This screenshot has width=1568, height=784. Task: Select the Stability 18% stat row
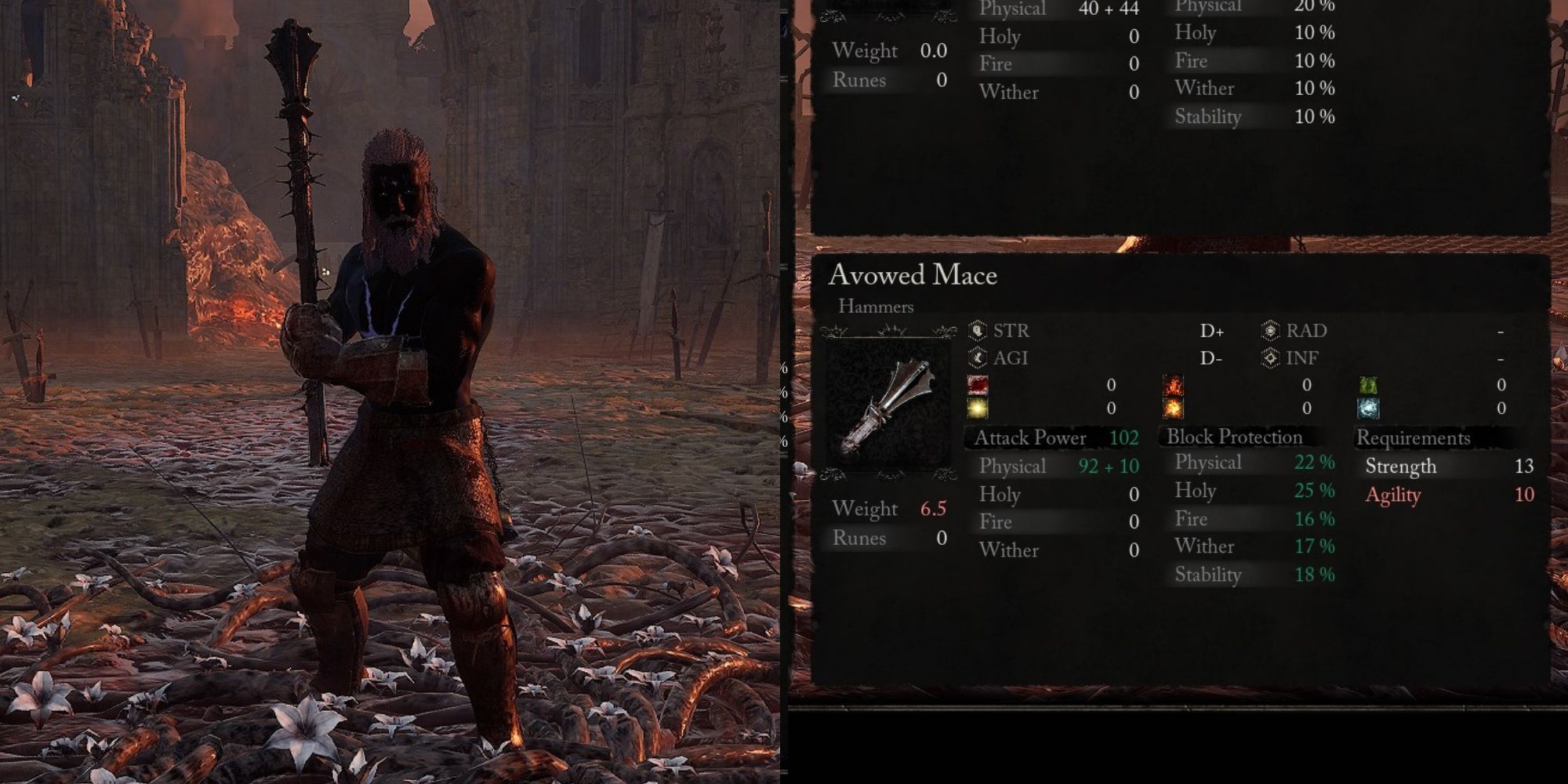pos(1254,575)
